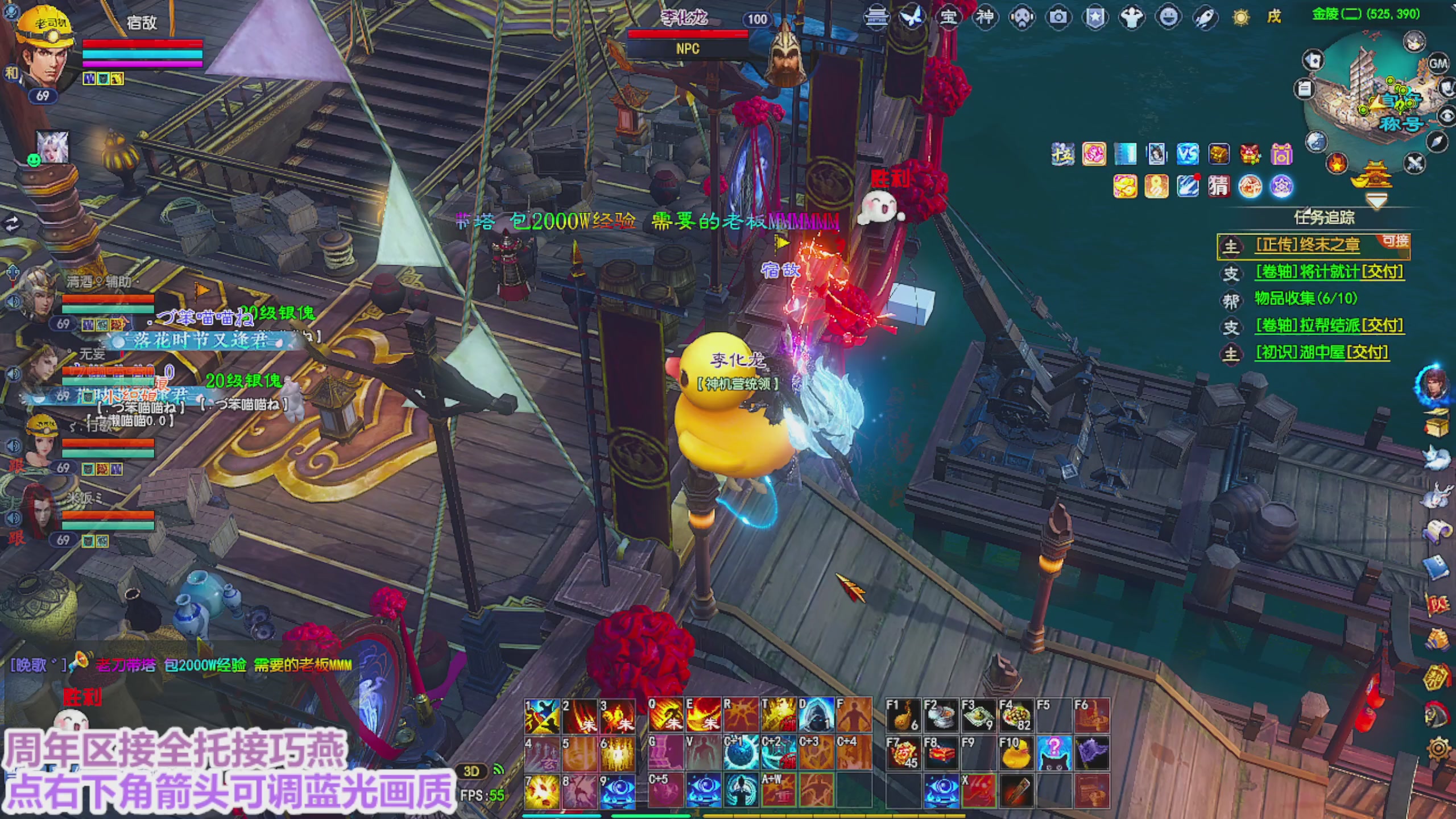
Task: Open the purple gift box icon
Action: (1281, 154)
